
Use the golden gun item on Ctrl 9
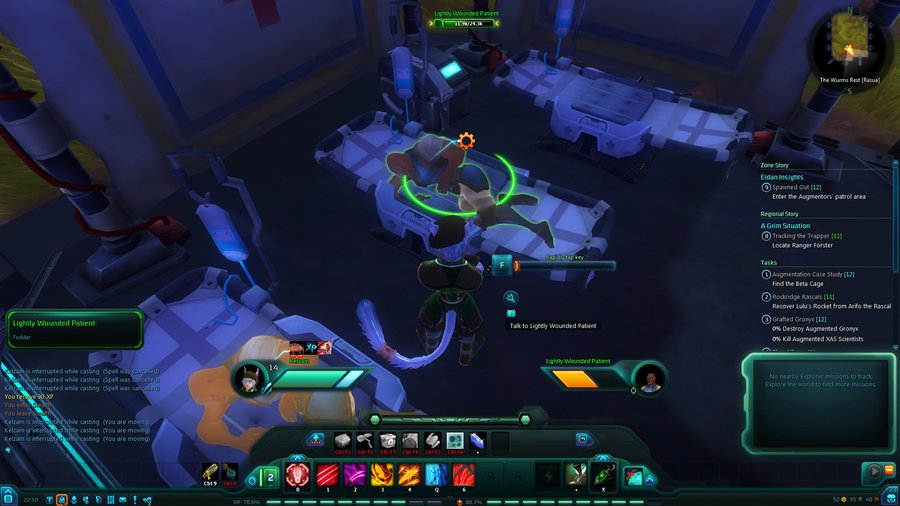point(210,472)
